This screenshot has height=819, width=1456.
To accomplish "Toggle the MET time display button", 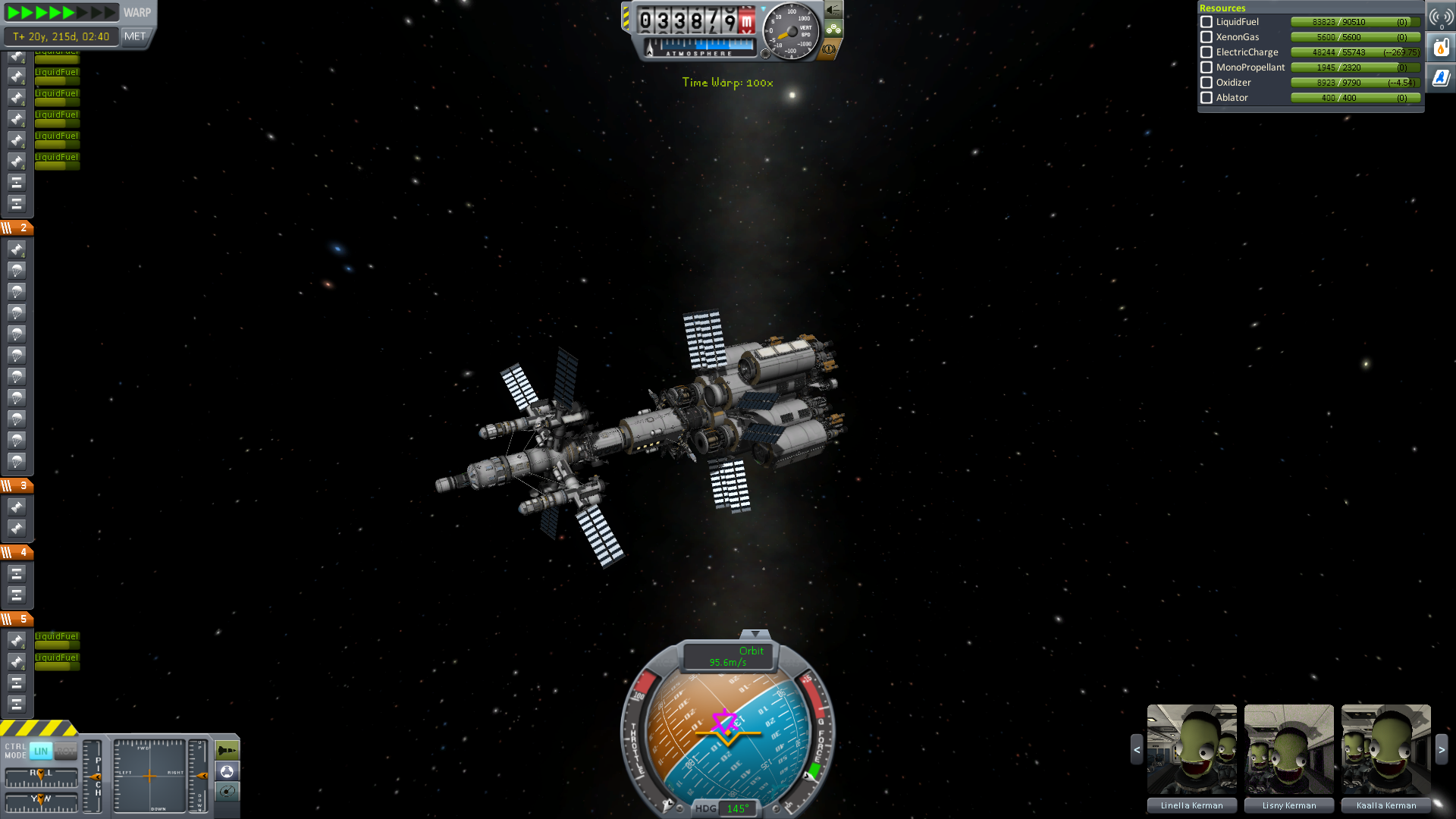I will [135, 36].
